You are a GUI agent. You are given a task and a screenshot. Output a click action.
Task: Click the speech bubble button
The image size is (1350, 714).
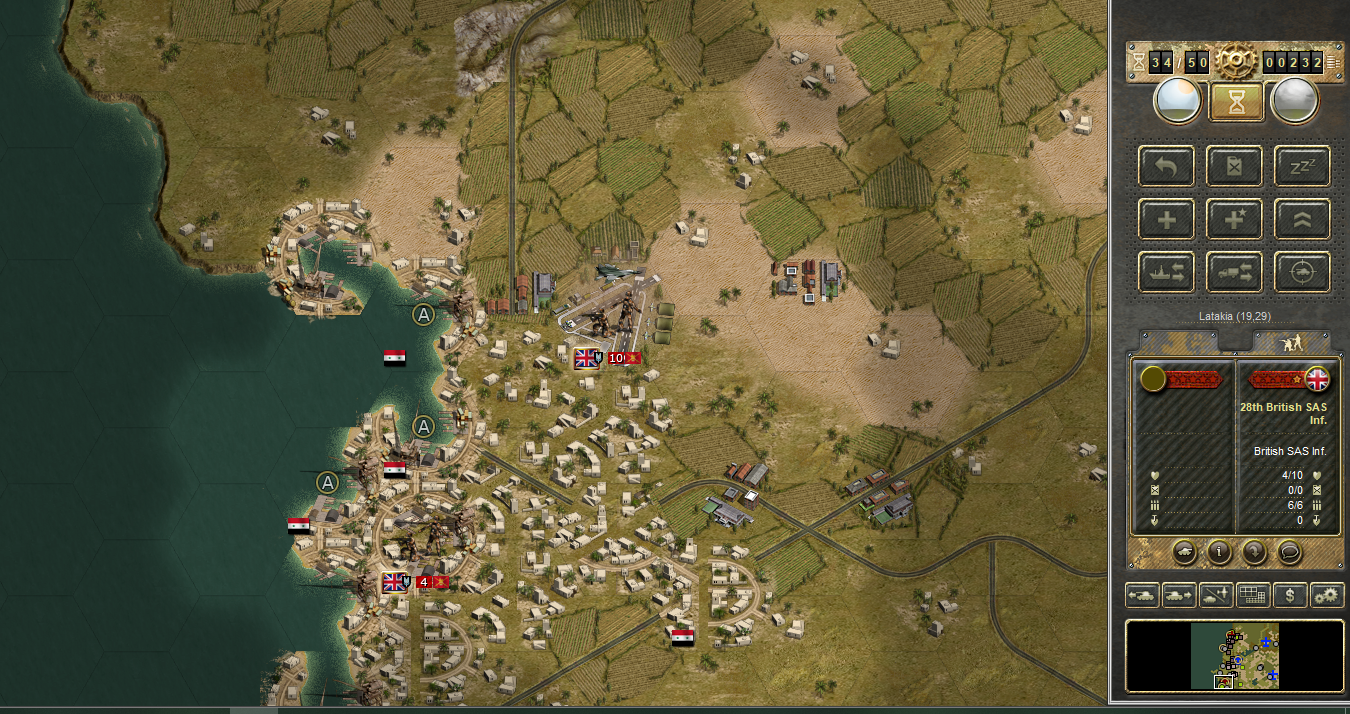1290,551
